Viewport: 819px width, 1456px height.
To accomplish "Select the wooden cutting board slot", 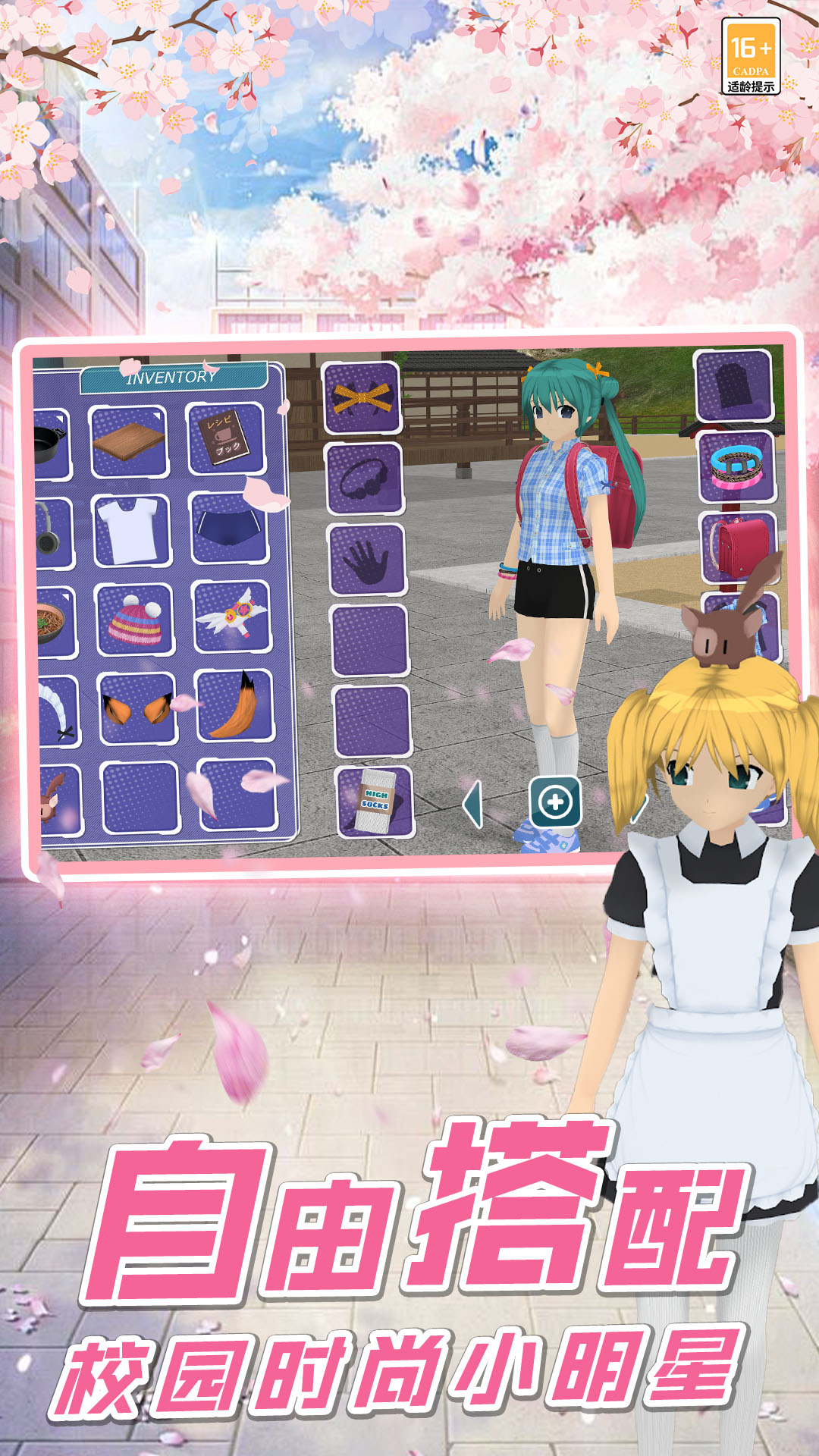I will tap(129, 441).
